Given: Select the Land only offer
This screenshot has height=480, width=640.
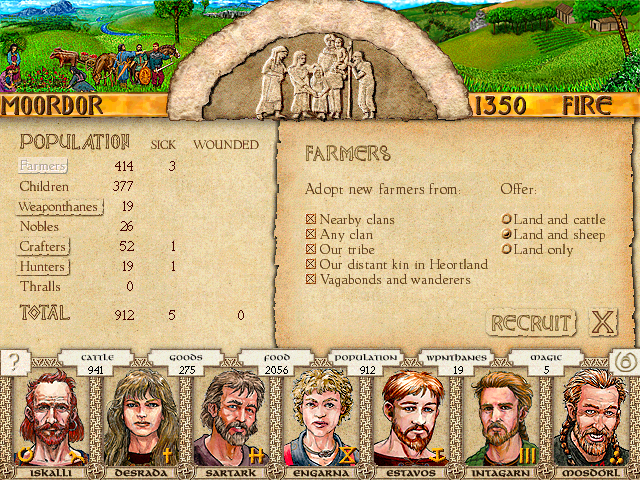Looking at the screenshot, I should [x=507, y=250].
